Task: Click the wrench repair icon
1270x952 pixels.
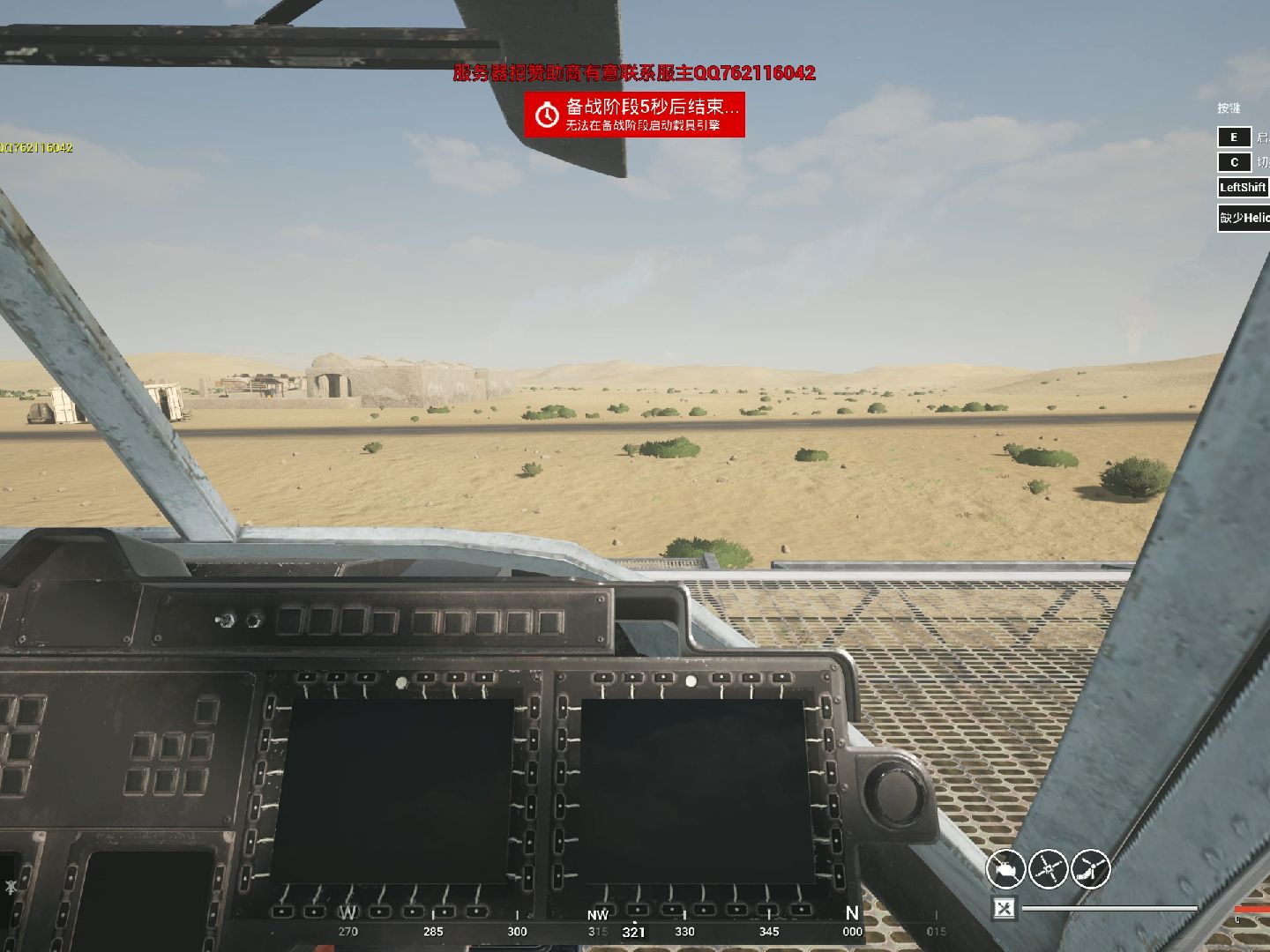Action: click(1004, 907)
